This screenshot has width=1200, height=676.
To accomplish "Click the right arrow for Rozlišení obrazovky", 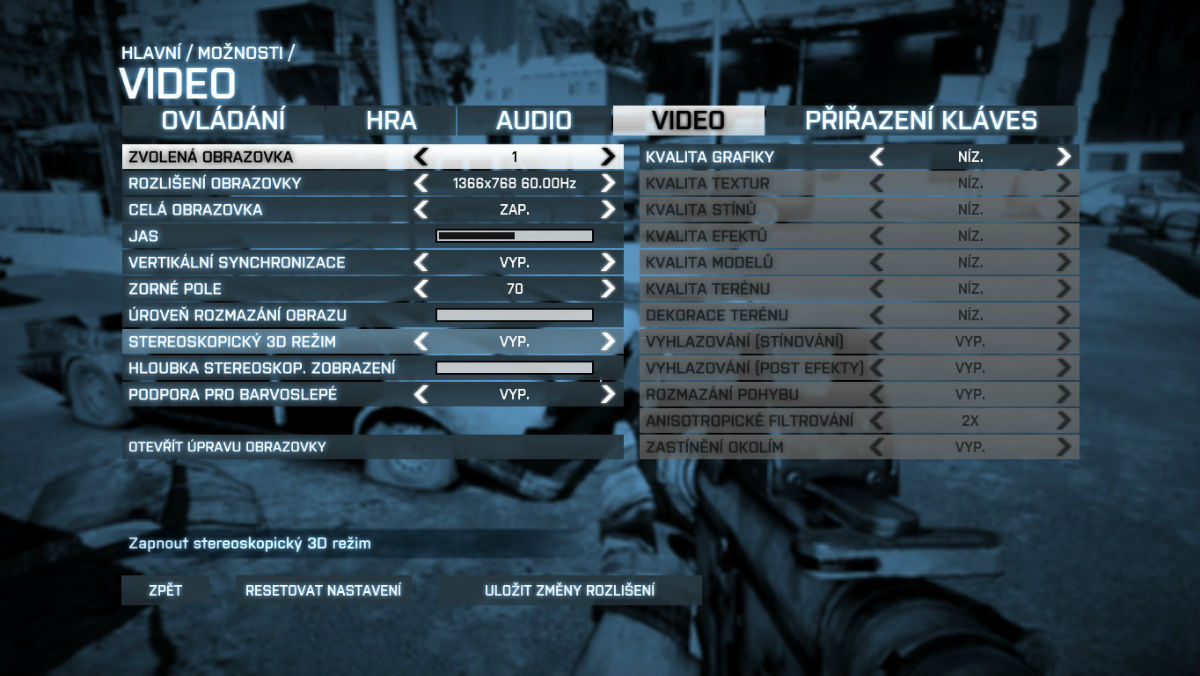I will pyautogui.click(x=608, y=183).
